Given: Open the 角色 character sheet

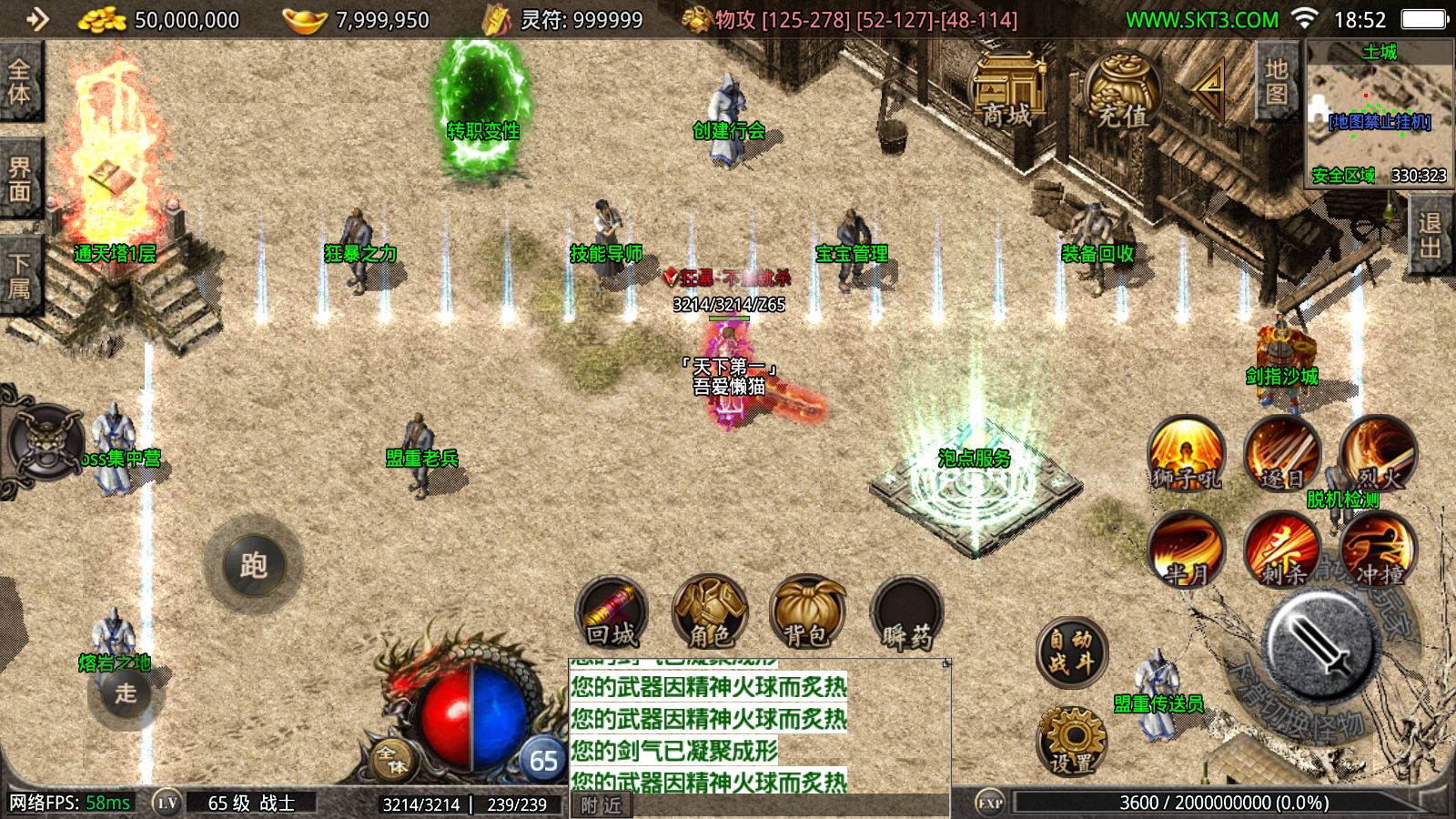Looking at the screenshot, I should point(709,612).
